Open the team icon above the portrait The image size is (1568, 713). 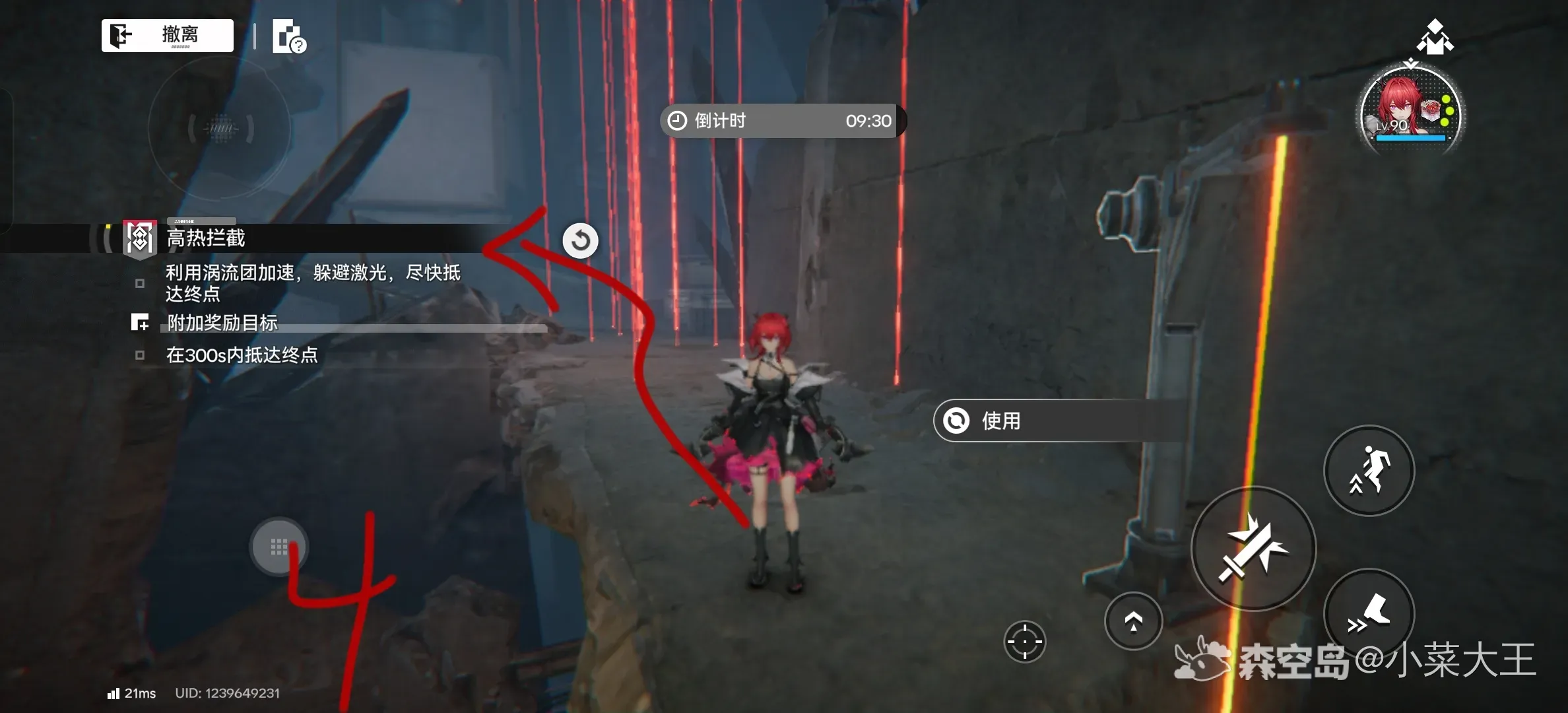[1435, 37]
